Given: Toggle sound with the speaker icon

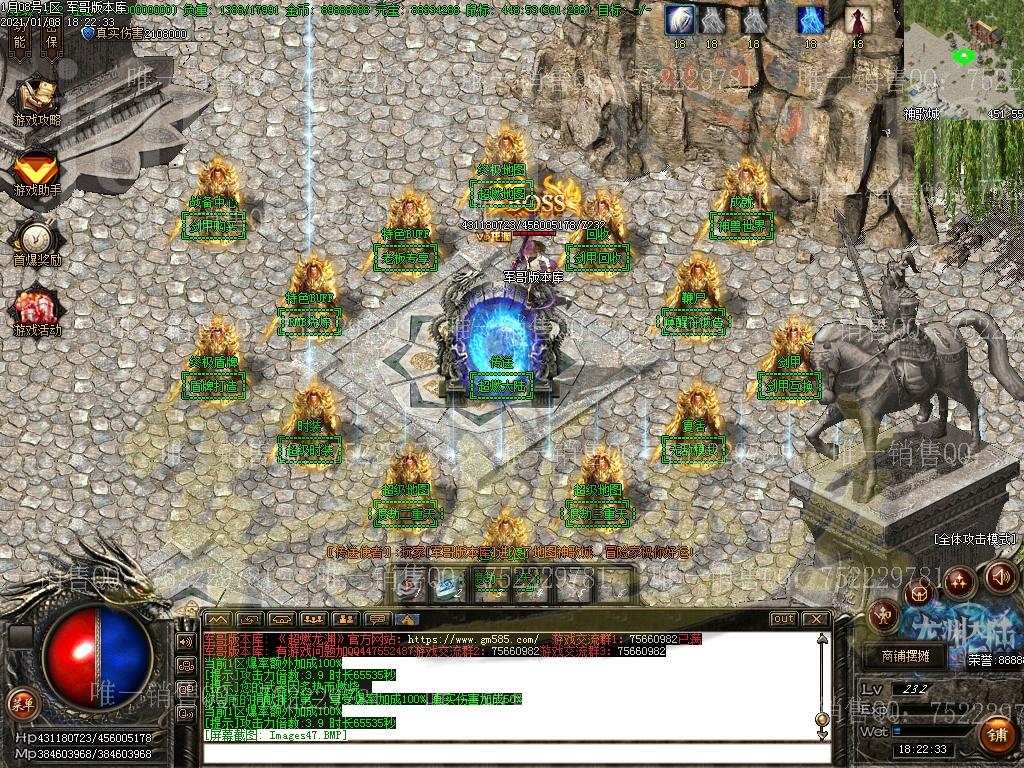Looking at the screenshot, I should (1001, 576).
